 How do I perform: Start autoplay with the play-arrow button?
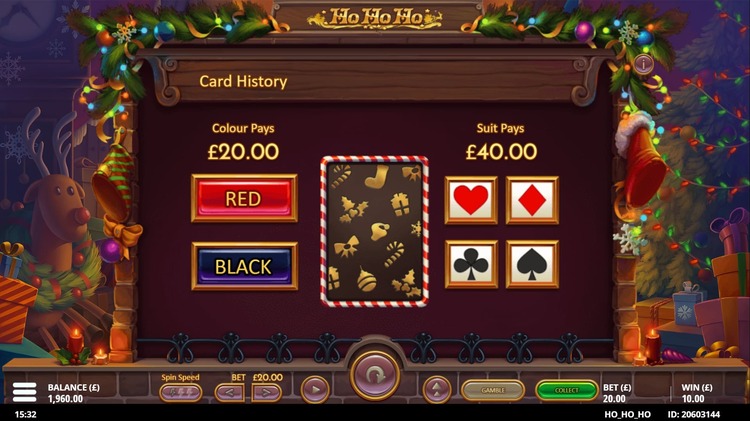314,389
